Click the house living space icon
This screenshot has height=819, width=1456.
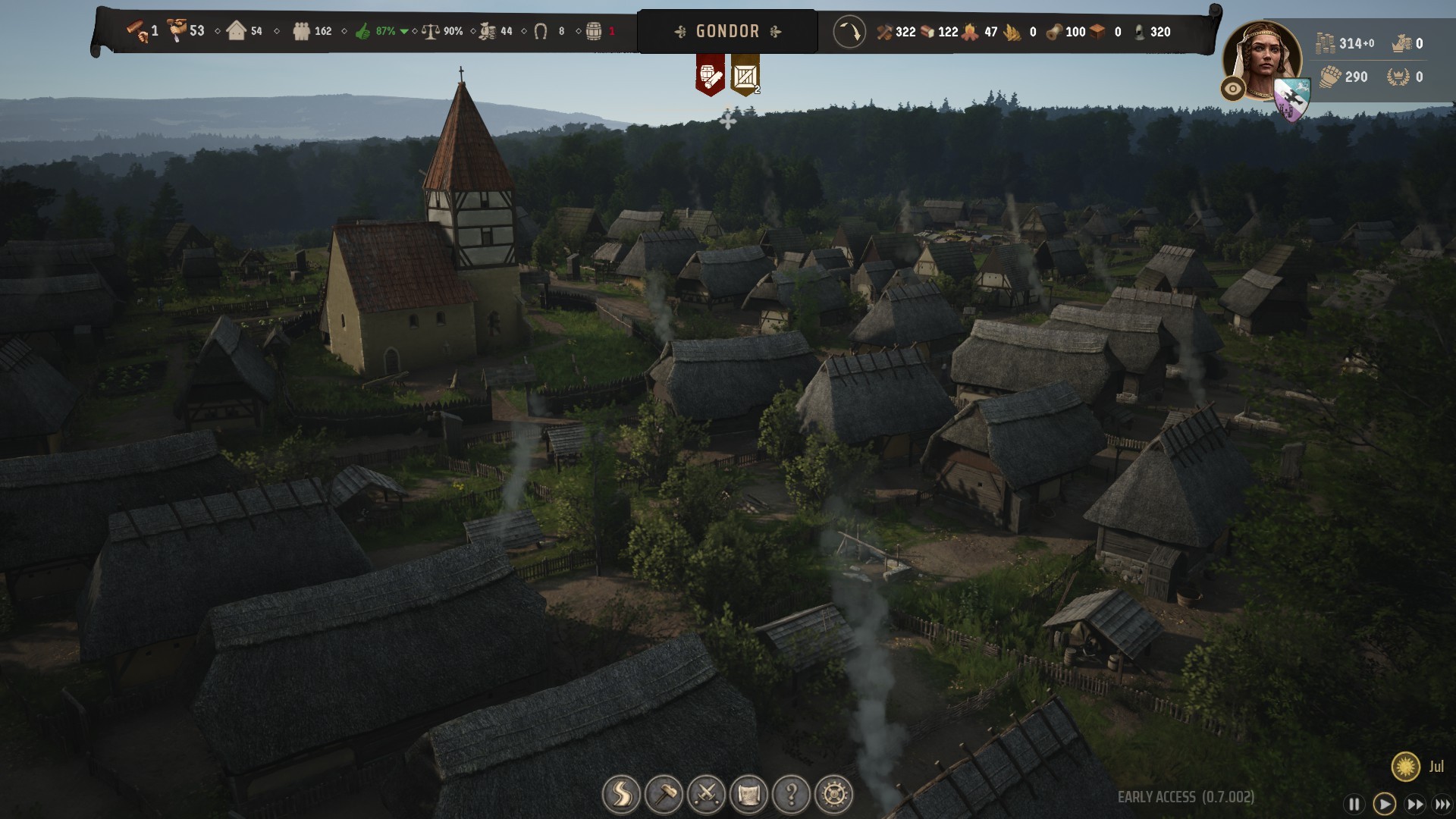237,32
